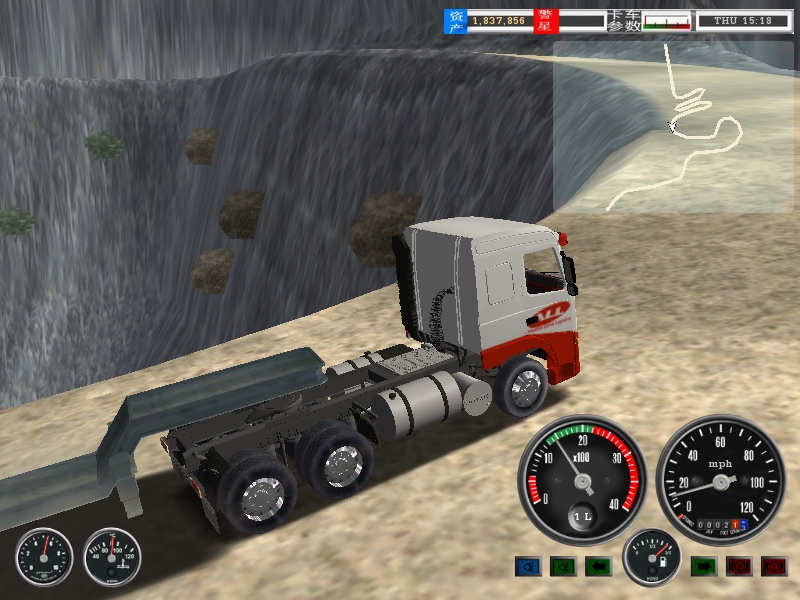Open the 卡车参数 truck parameters panel
The width and height of the screenshot is (800, 600).
click(624, 20)
